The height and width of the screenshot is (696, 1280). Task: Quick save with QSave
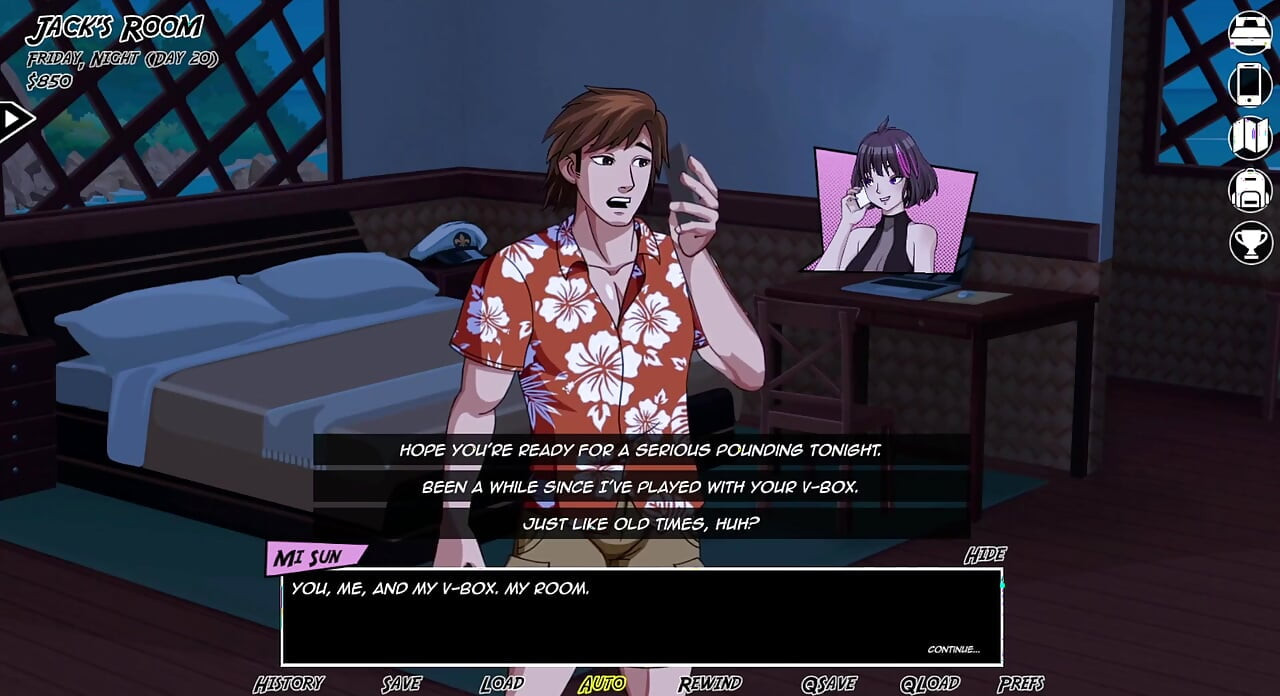pos(829,684)
